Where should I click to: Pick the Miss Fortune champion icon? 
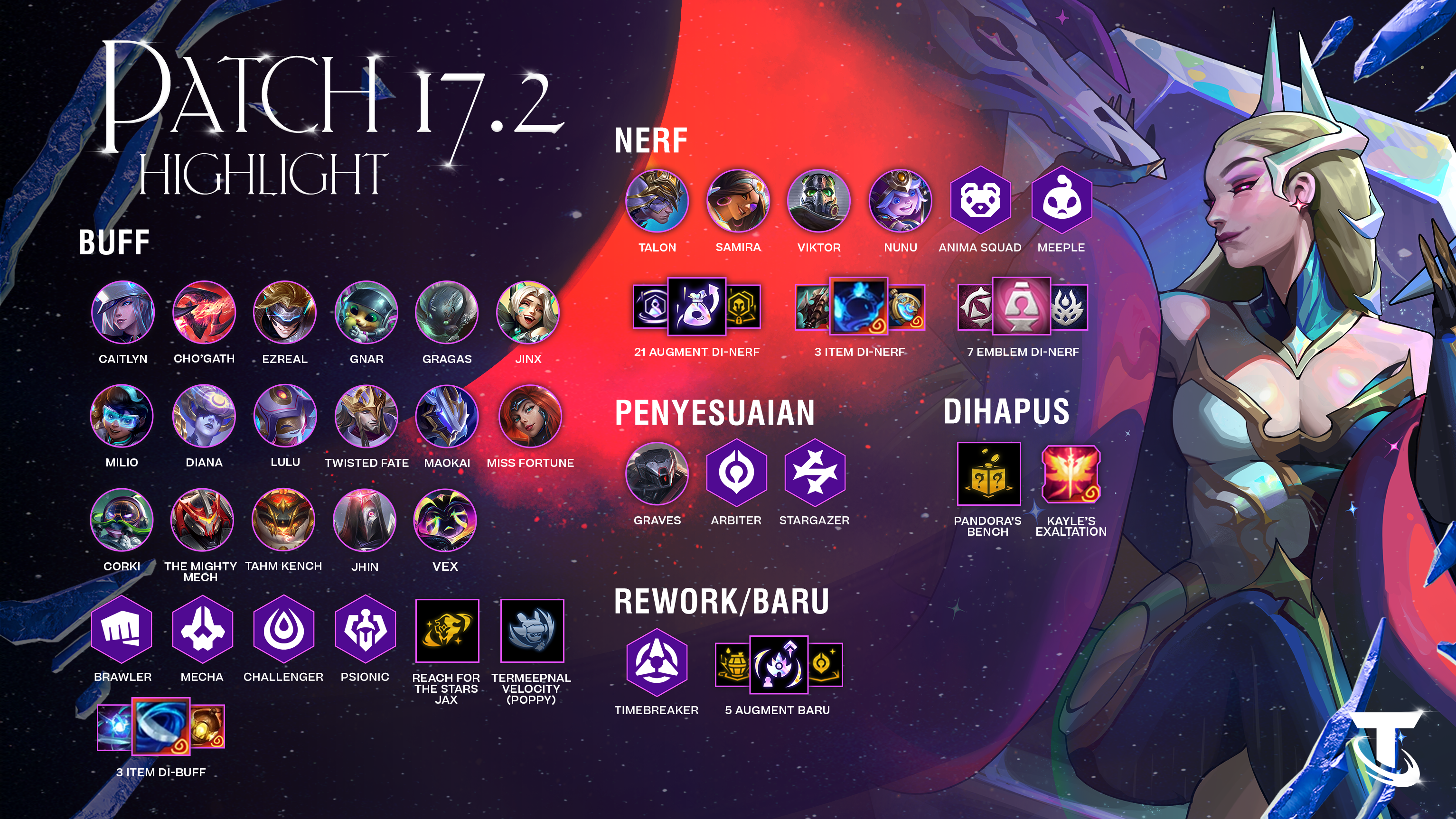pyautogui.click(x=530, y=416)
